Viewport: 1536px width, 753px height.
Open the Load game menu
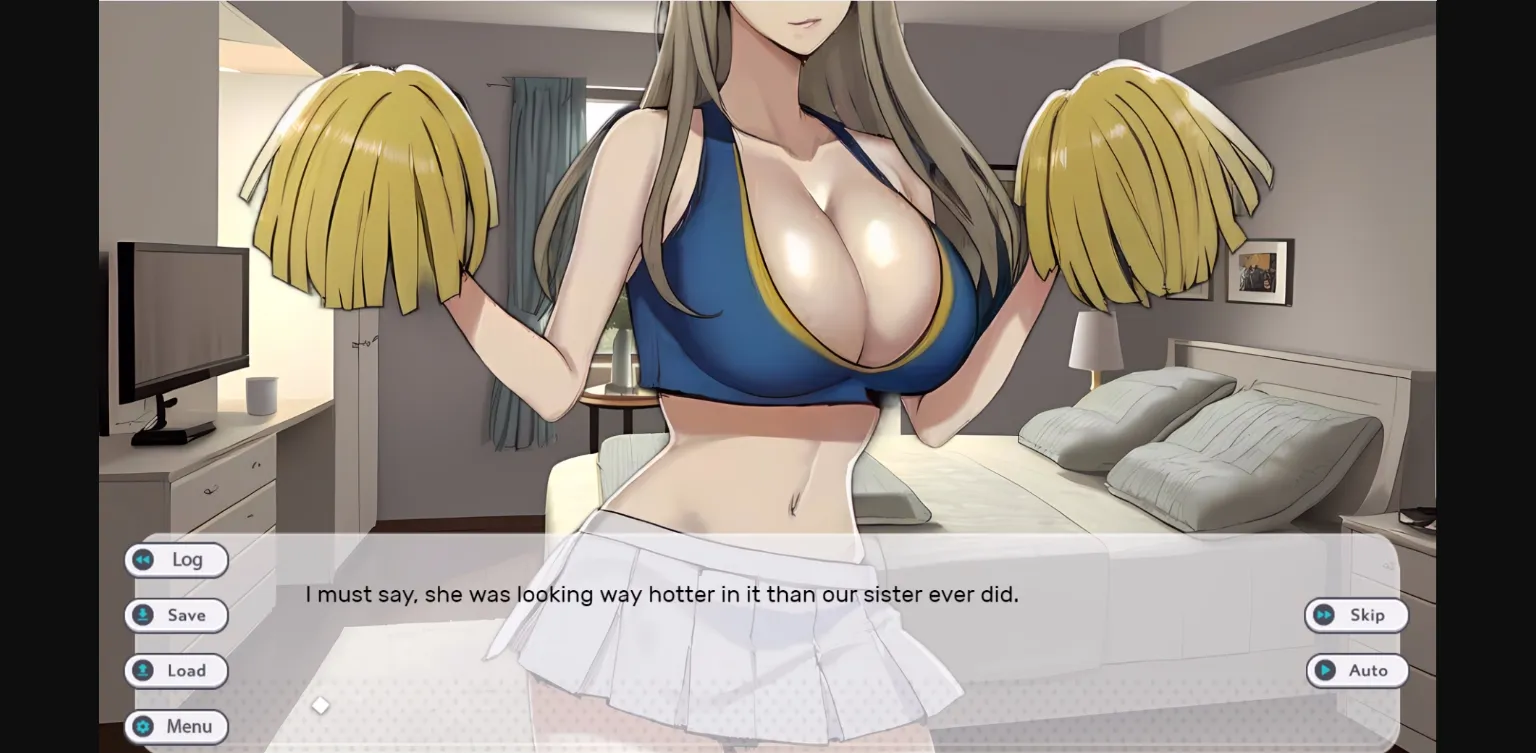pos(176,671)
